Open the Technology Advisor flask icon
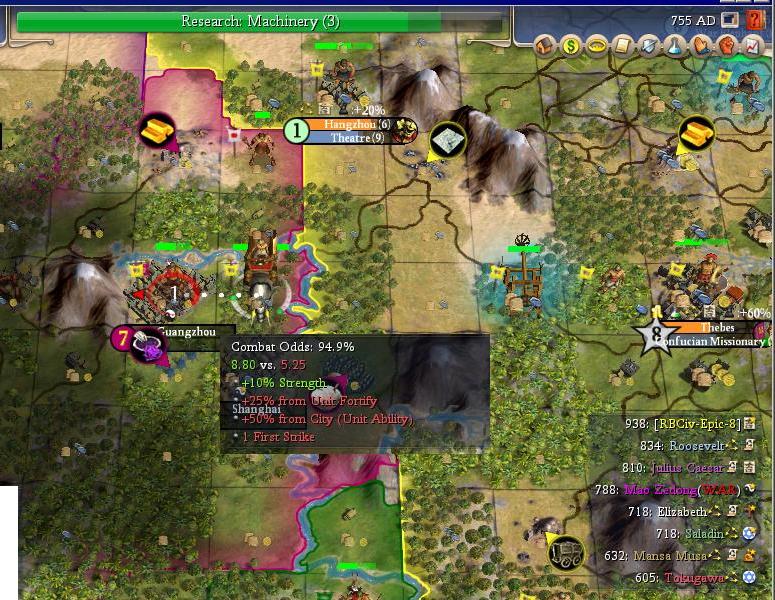This screenshot has width=775, height=600. click(674, 45)
